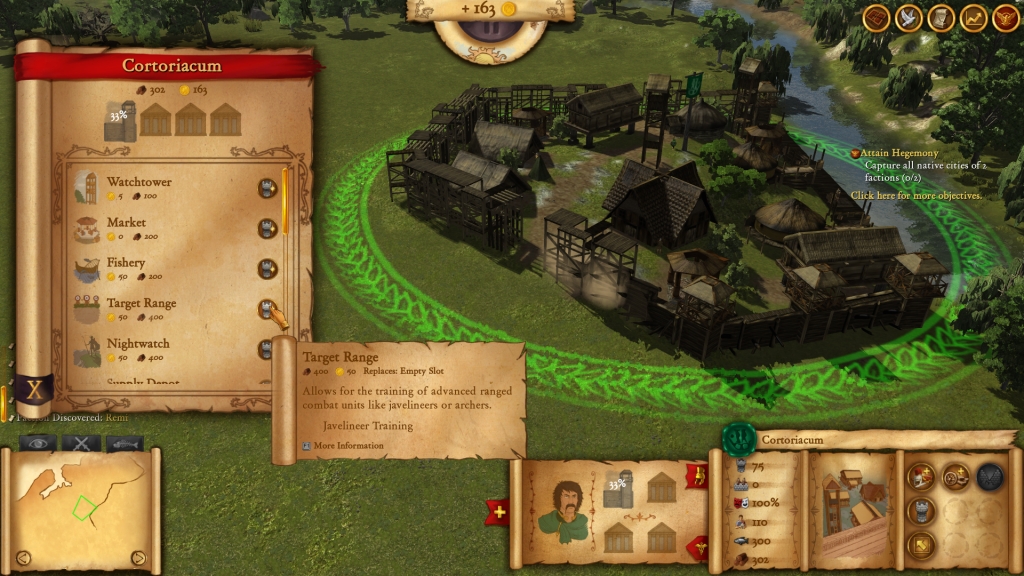The height and width of the screenshot is (576, 1024).
Task: Open the book icon menu in top bar
Action: tap(877, 18)
